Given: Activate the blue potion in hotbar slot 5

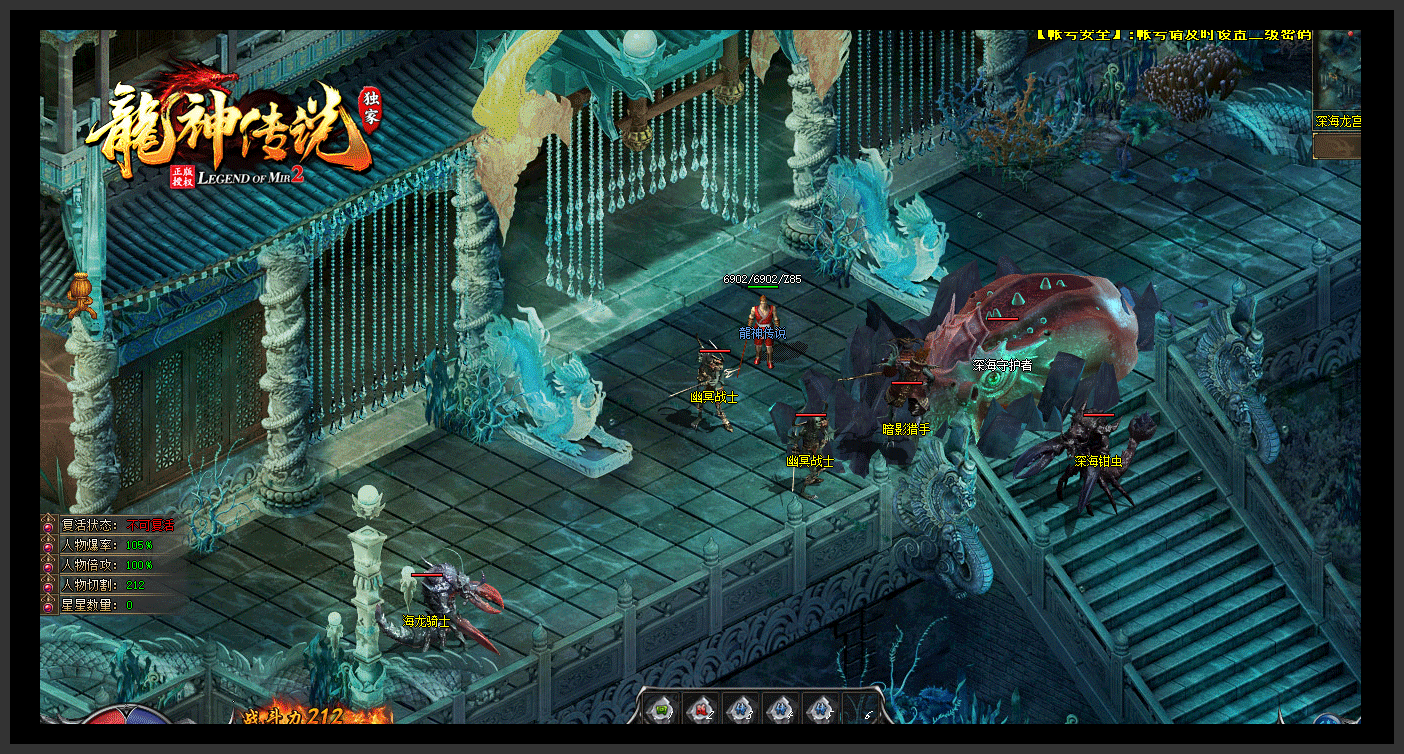Looking at the screenshot, I should coord(820,708).
